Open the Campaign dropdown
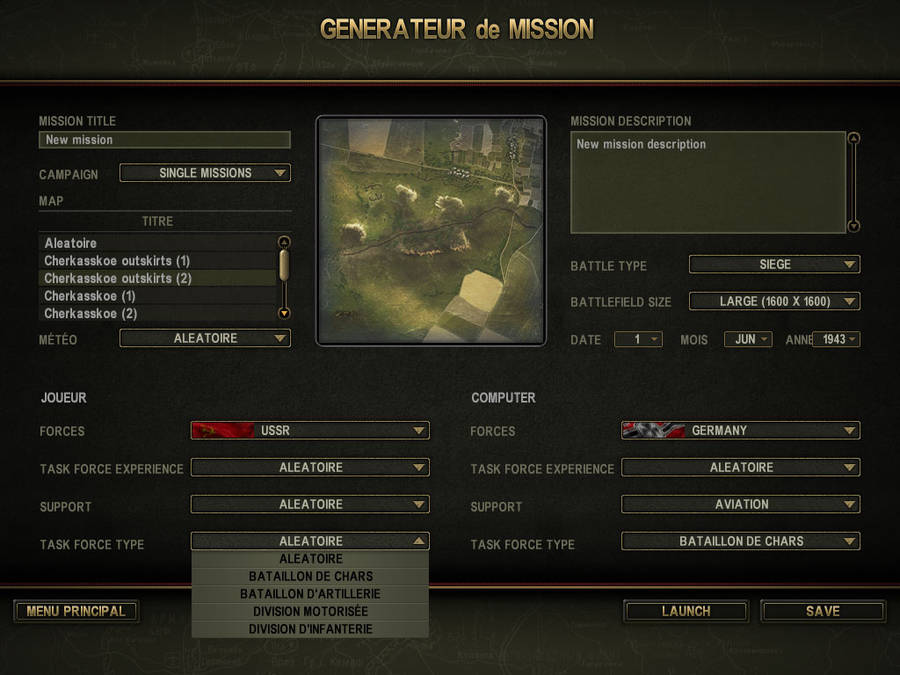900x675 pixels. pyautogui.click(x=205, y=173)
